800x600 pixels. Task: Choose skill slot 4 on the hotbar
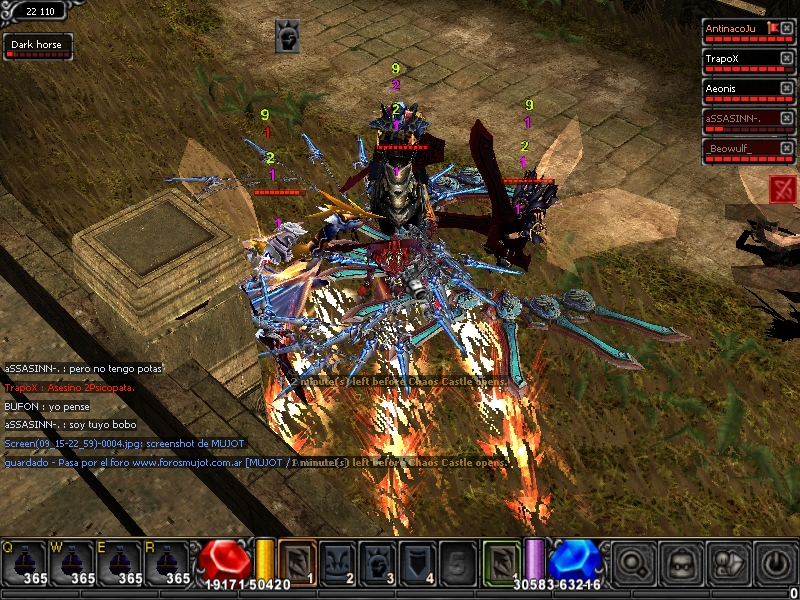(419, 562)
